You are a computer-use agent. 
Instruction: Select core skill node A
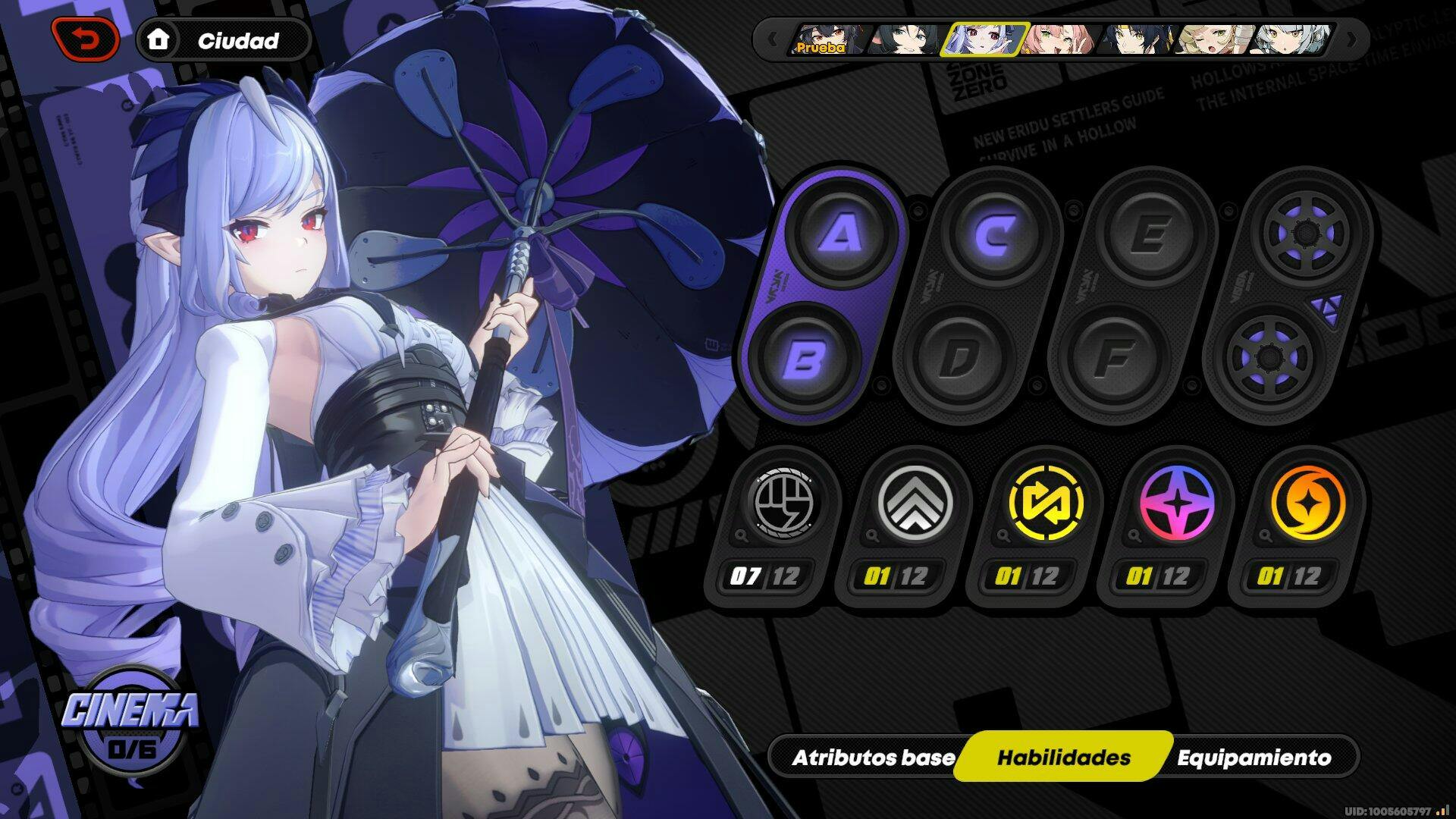[841, 234]
